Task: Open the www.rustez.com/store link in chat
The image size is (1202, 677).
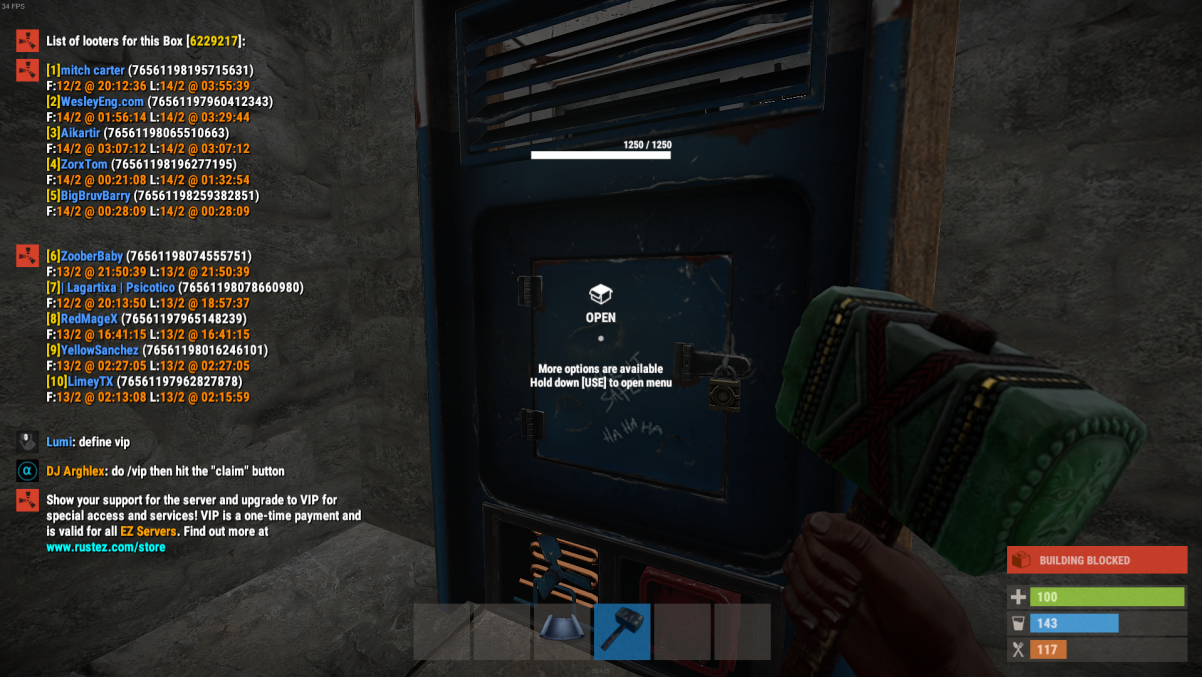Action: point(106,548)
